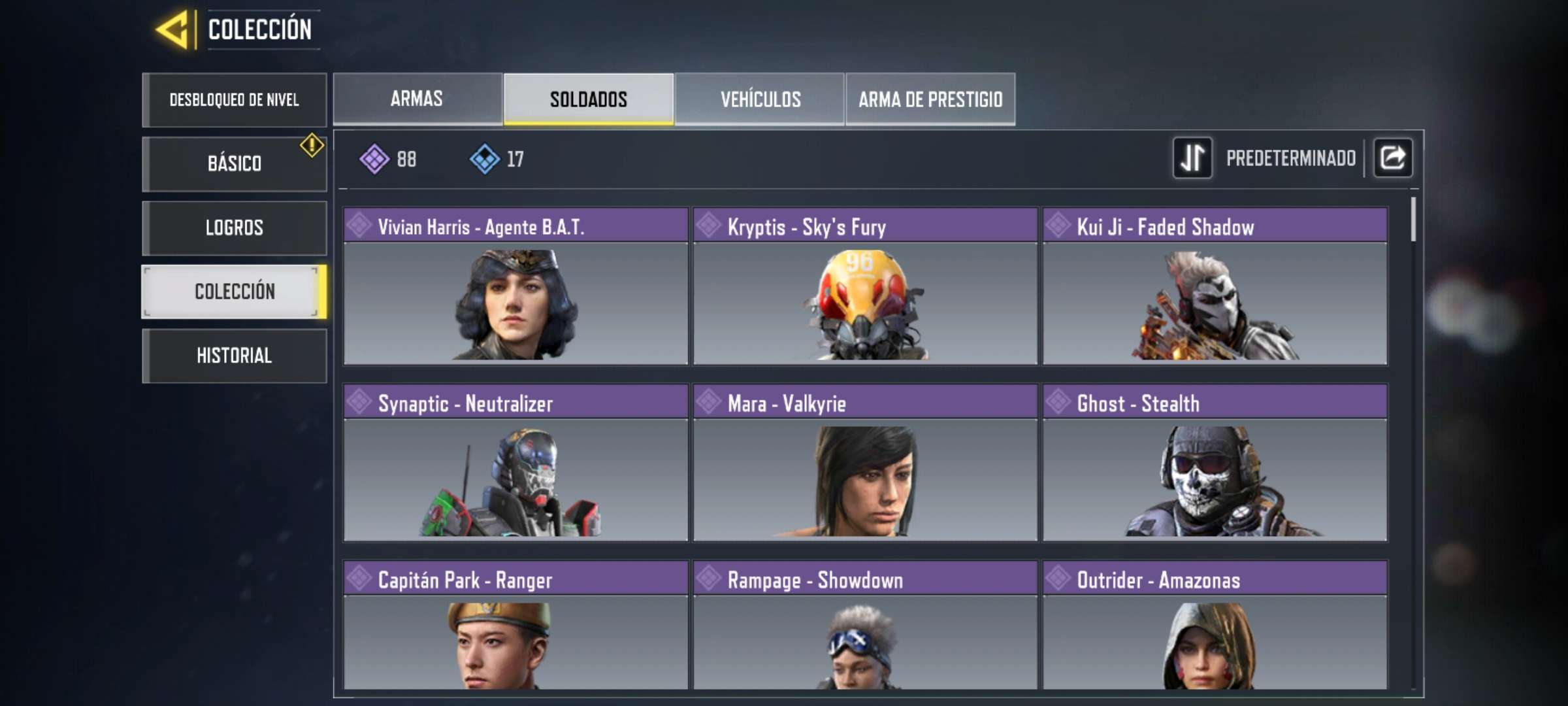Pick the Outrider - Amazonas soldier card

(x=1215, y=625)
